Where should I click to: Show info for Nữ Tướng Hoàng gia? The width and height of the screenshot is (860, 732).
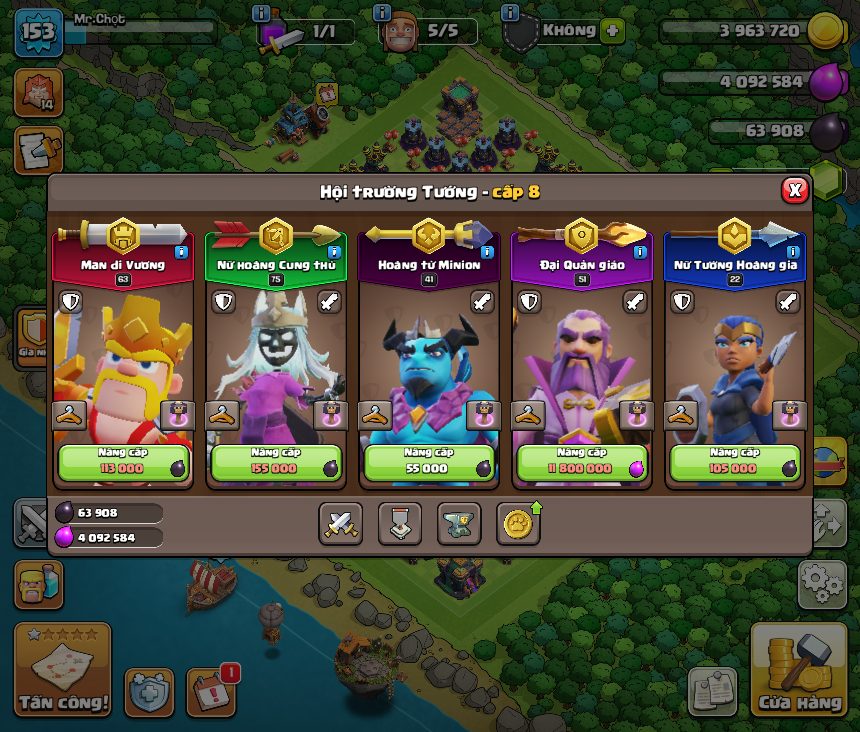pos(793,252)
